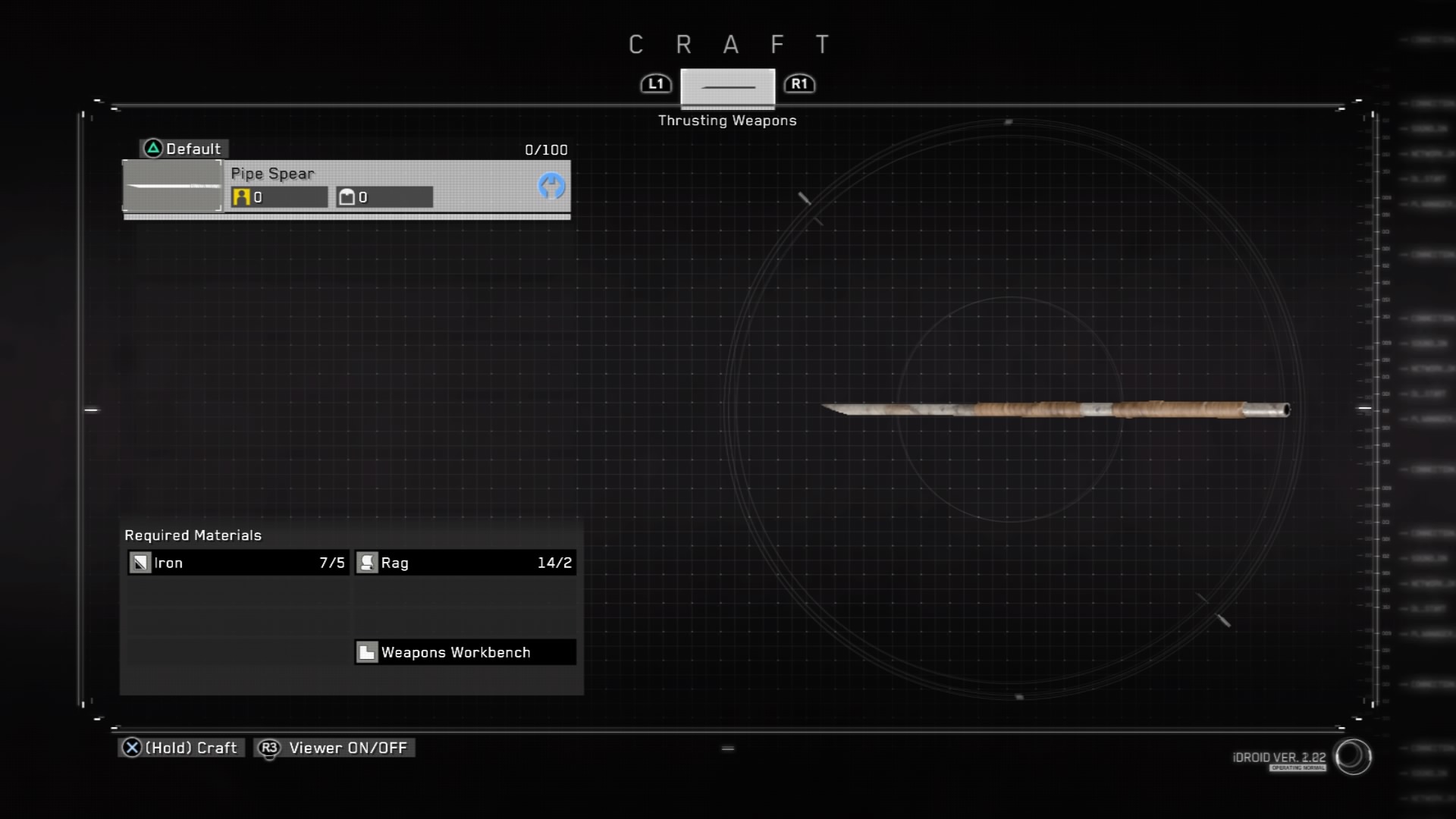This screenshot has width=1456, height=819.
Task: Switch to the Thrusting Weapons tab
Action: pos(727,87)
